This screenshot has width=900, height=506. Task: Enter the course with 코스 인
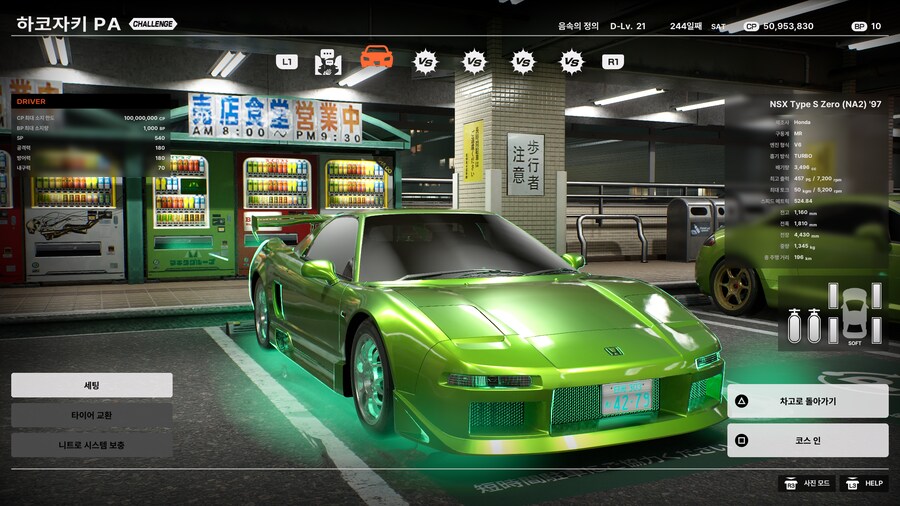(807, 440)
